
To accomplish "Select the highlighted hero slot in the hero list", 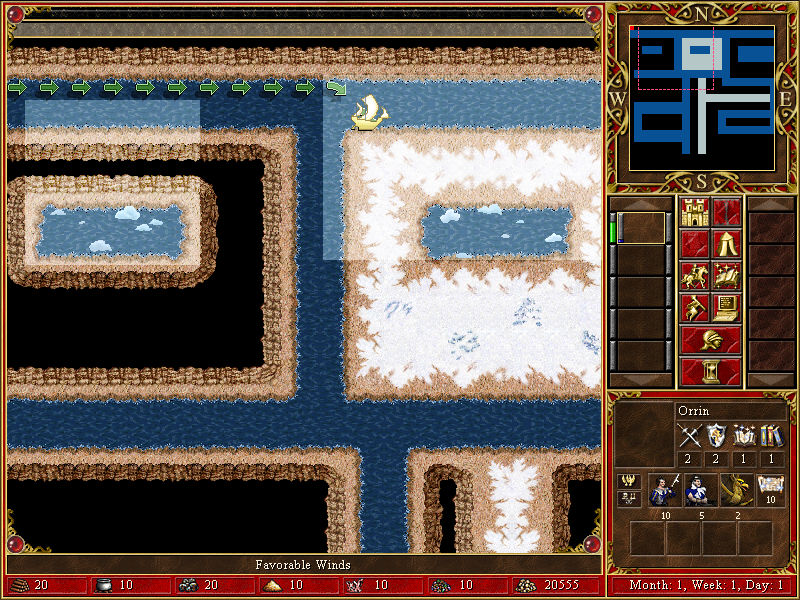I will coord(642,228).
